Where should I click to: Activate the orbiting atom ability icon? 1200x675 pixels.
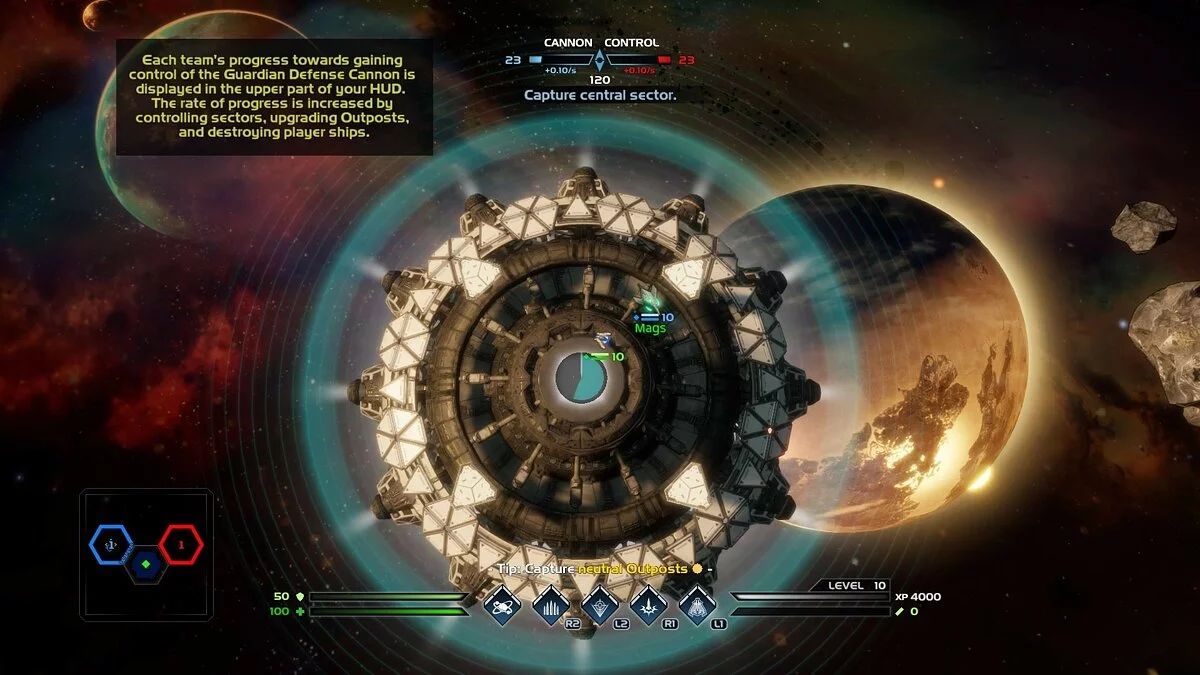(502, 604)
